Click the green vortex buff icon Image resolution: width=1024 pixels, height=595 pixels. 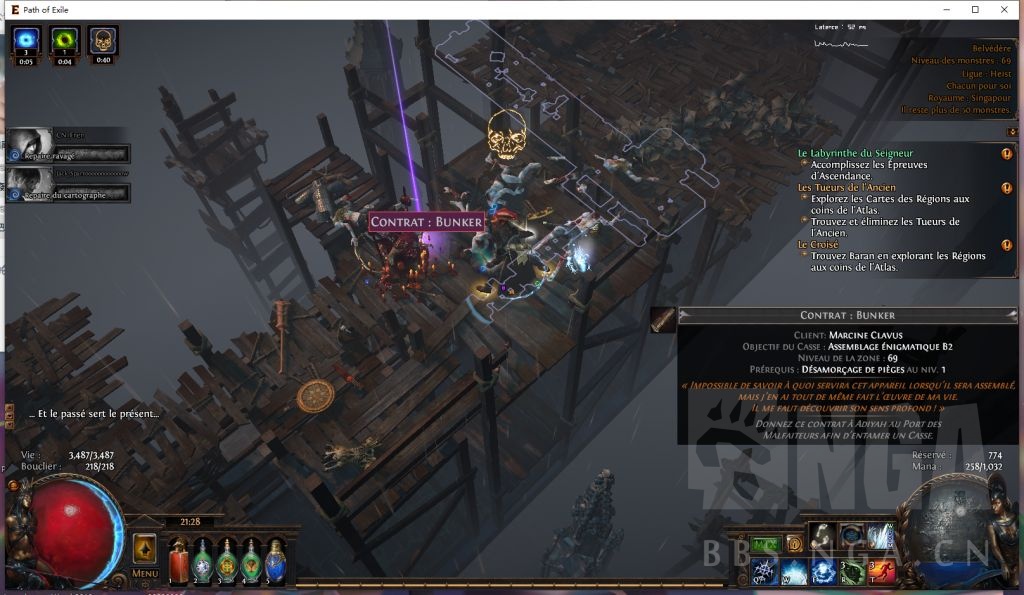tap(64, 41)
